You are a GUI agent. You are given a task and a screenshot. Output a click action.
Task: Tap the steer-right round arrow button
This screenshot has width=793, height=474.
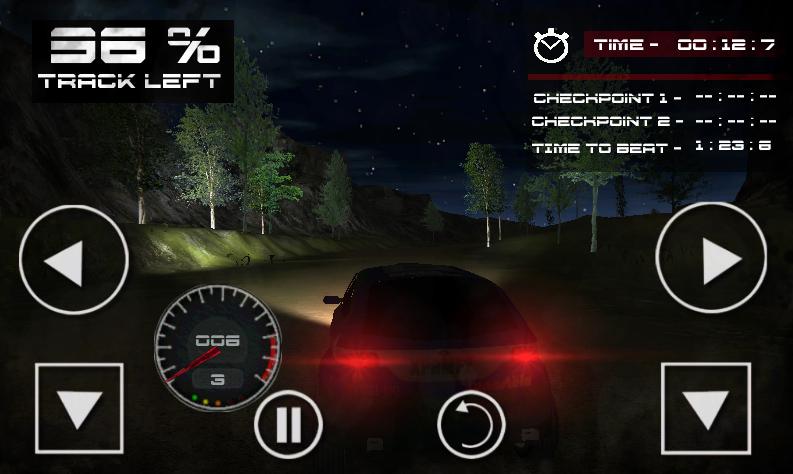pos(710,258)
